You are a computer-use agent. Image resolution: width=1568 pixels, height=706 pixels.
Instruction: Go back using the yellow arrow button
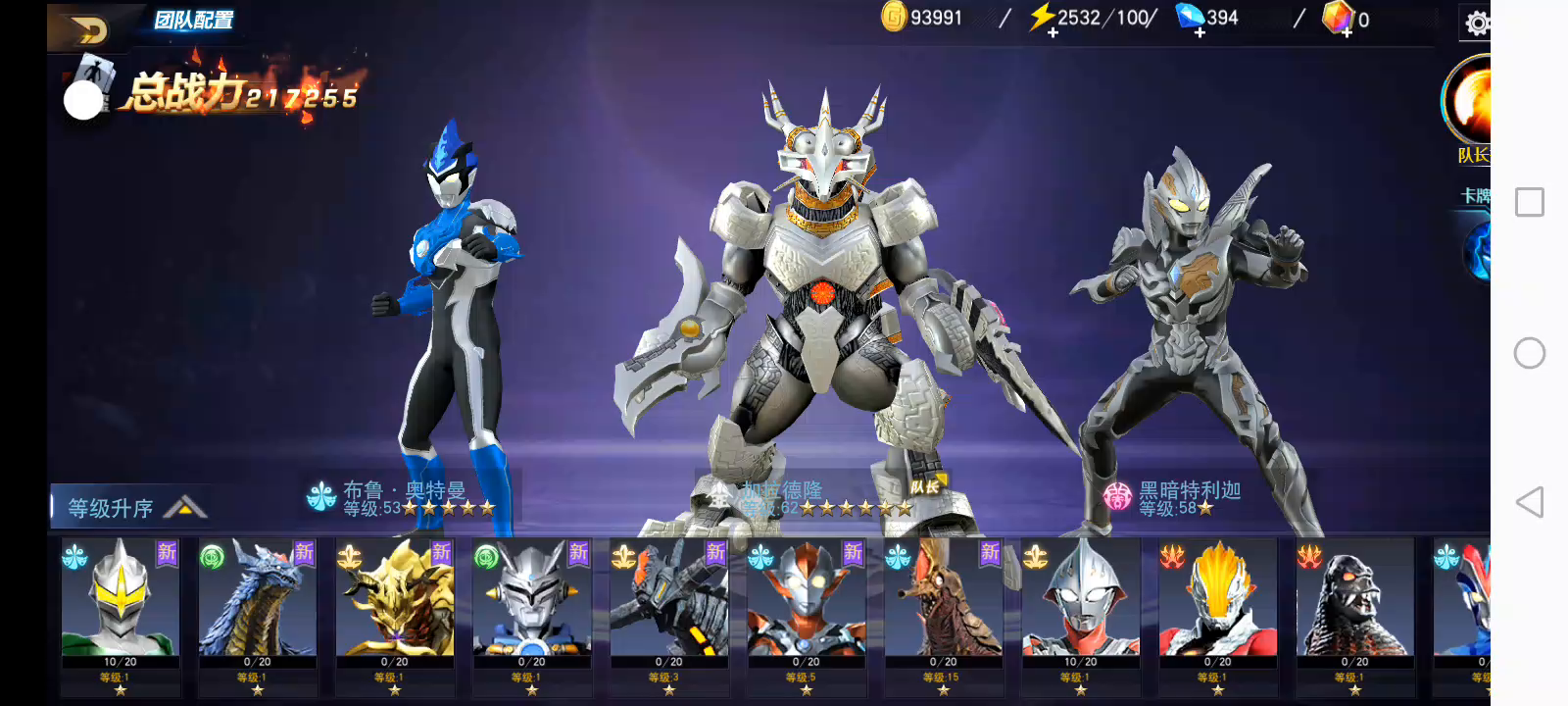[x=89, y=30]
